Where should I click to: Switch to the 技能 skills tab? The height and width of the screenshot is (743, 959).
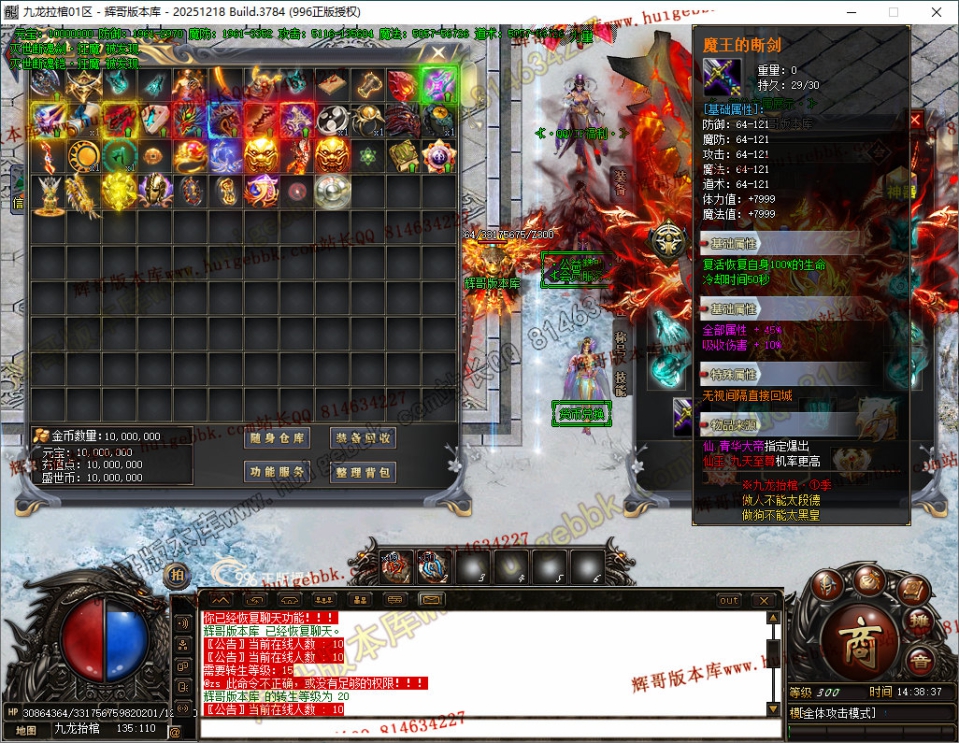point(620,385)
